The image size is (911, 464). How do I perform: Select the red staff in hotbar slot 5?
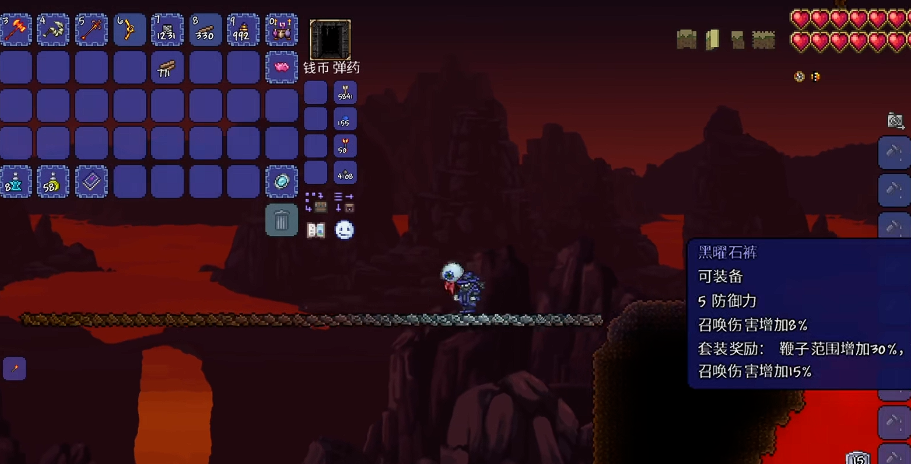coord(91,30)
